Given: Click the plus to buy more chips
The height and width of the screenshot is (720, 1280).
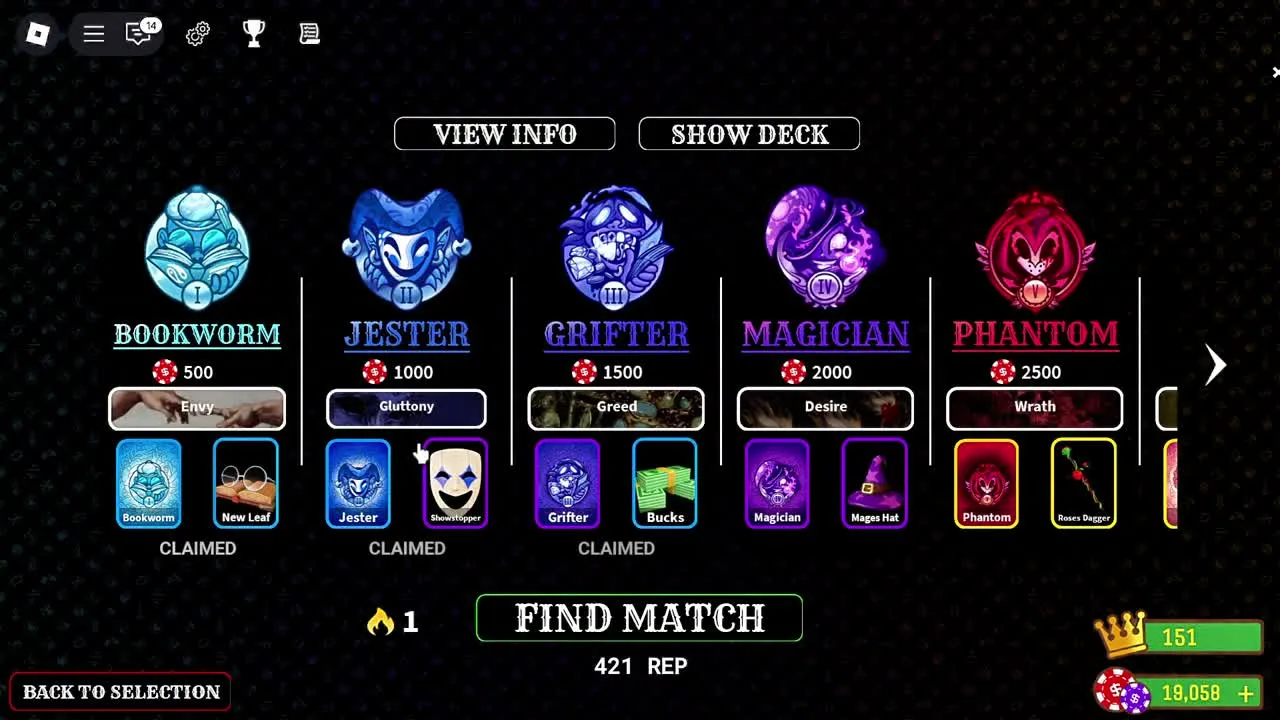Looking at the screenshot, I should coord(1245,692).
